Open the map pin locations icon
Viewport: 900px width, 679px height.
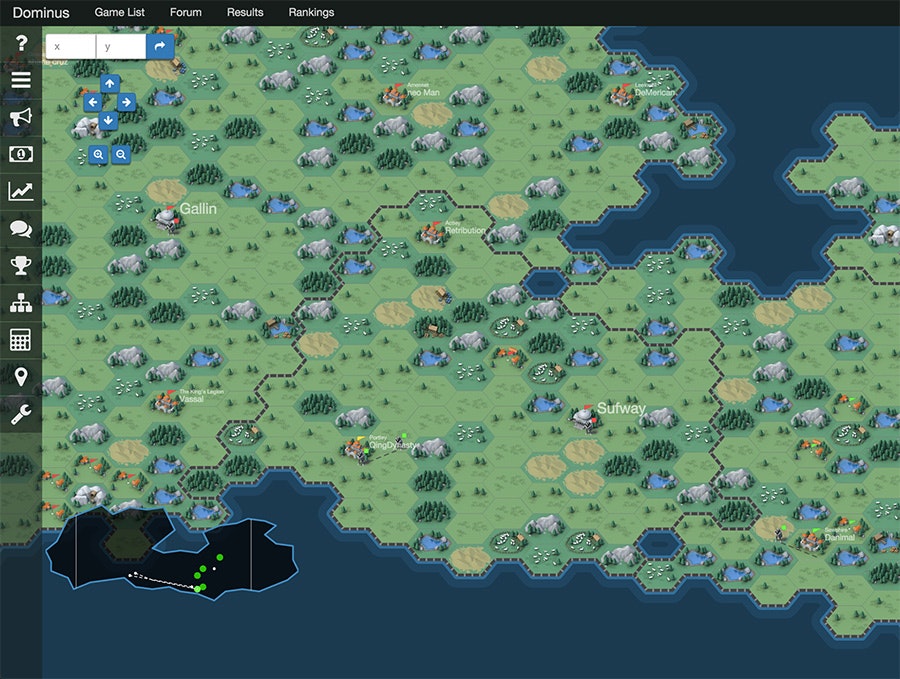coord(21,376)
